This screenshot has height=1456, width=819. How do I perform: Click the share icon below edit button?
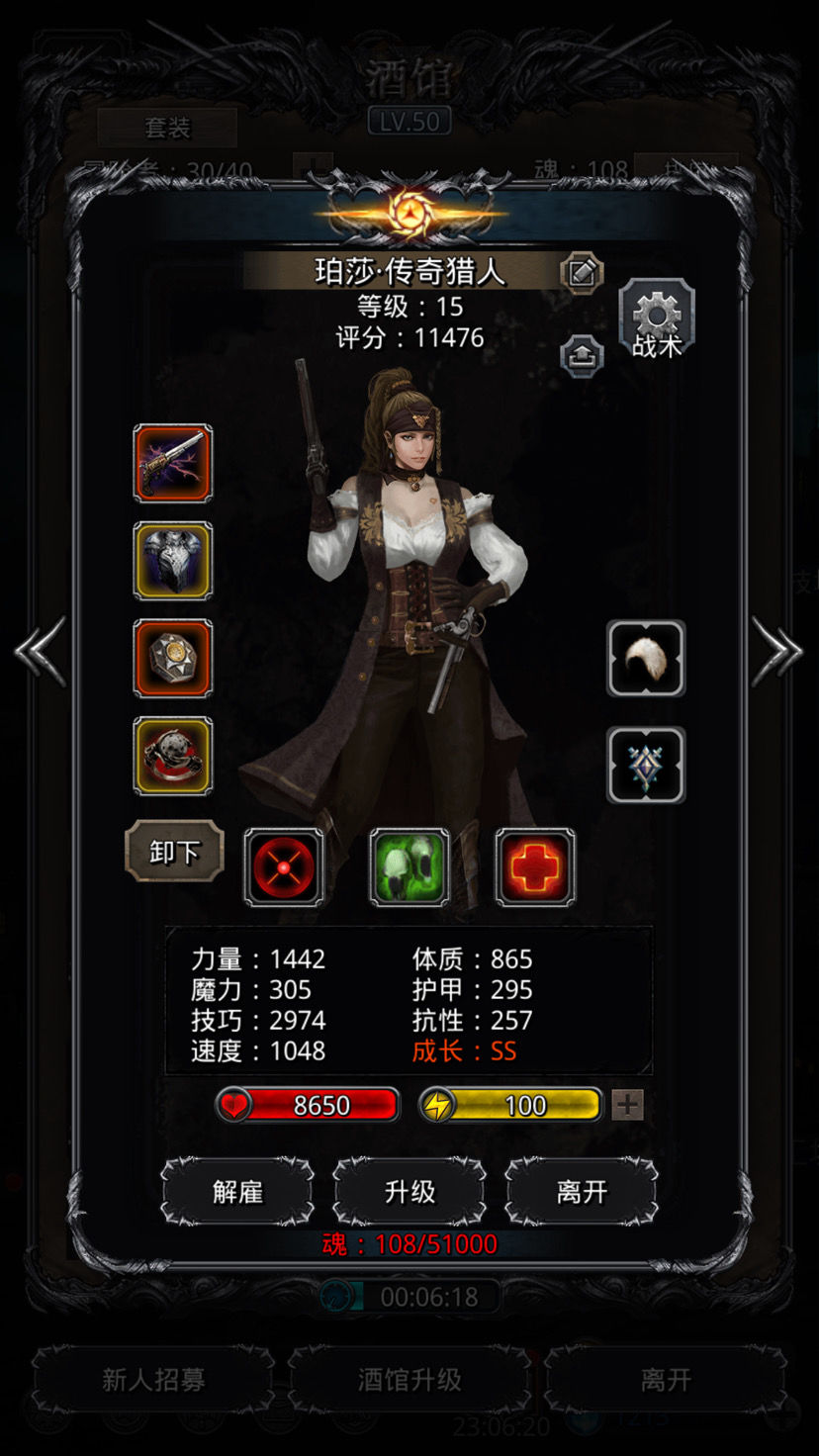(x=582, y=354)
